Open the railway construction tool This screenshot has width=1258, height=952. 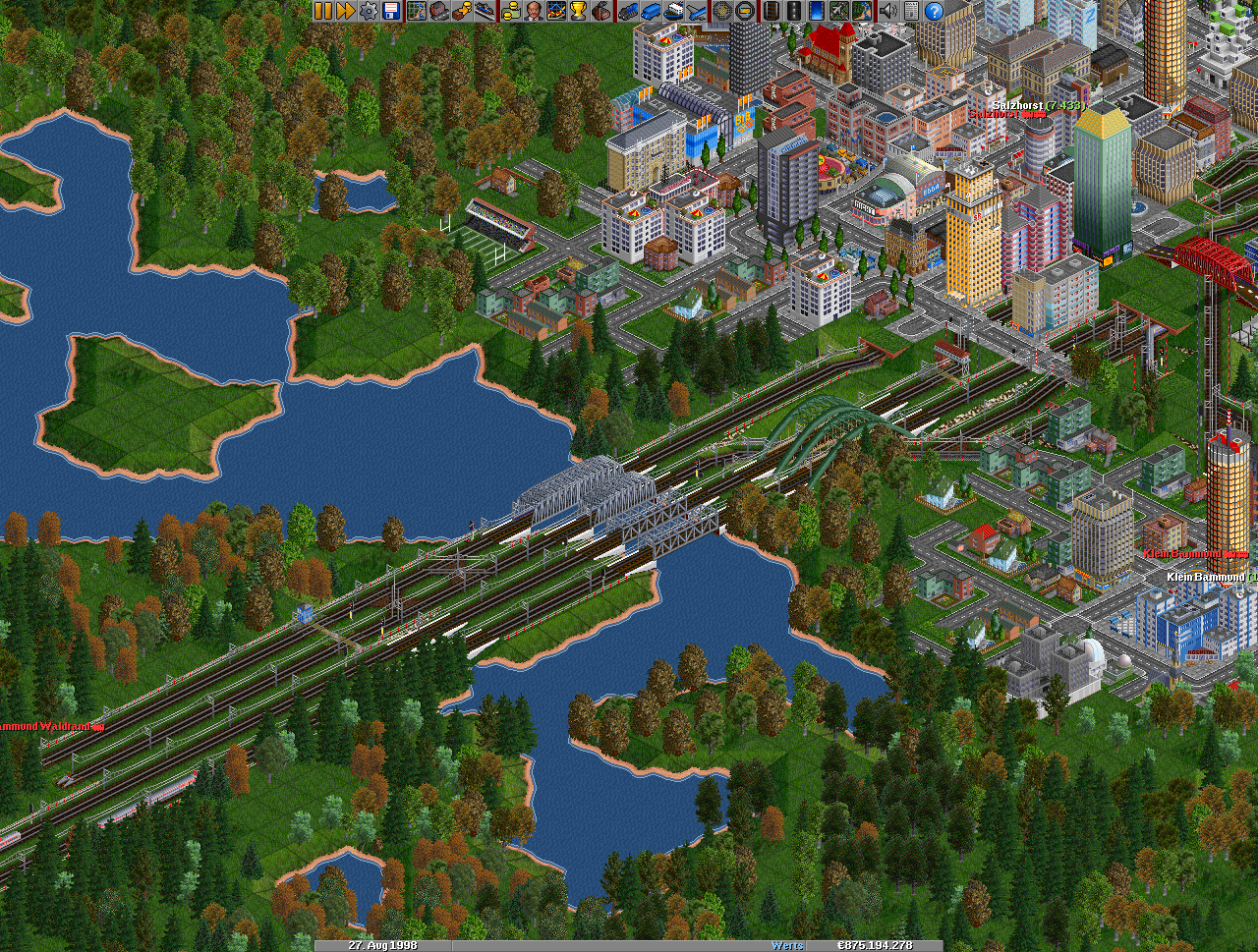click(771, 11)
